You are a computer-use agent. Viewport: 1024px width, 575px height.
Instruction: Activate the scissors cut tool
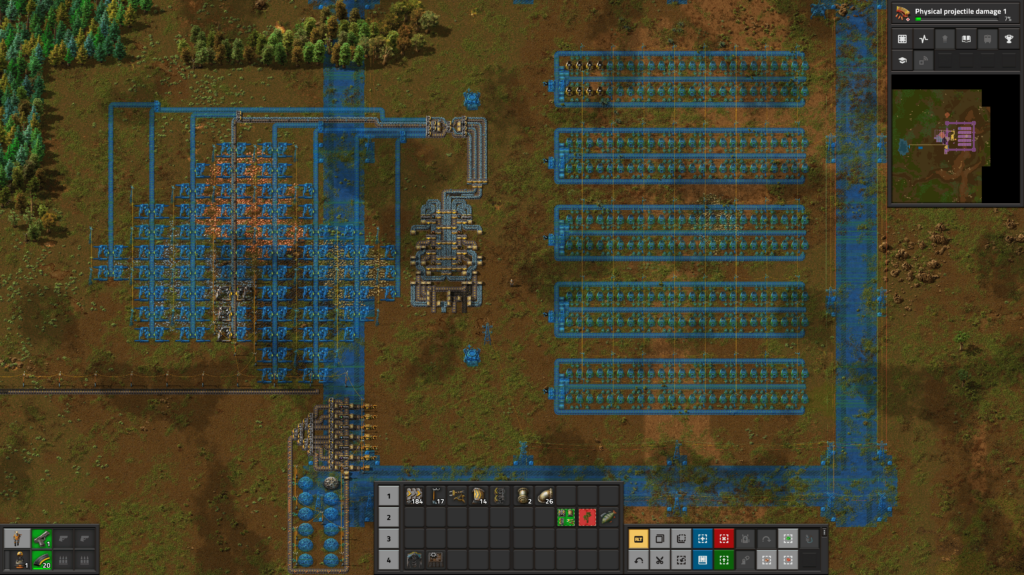659,560
